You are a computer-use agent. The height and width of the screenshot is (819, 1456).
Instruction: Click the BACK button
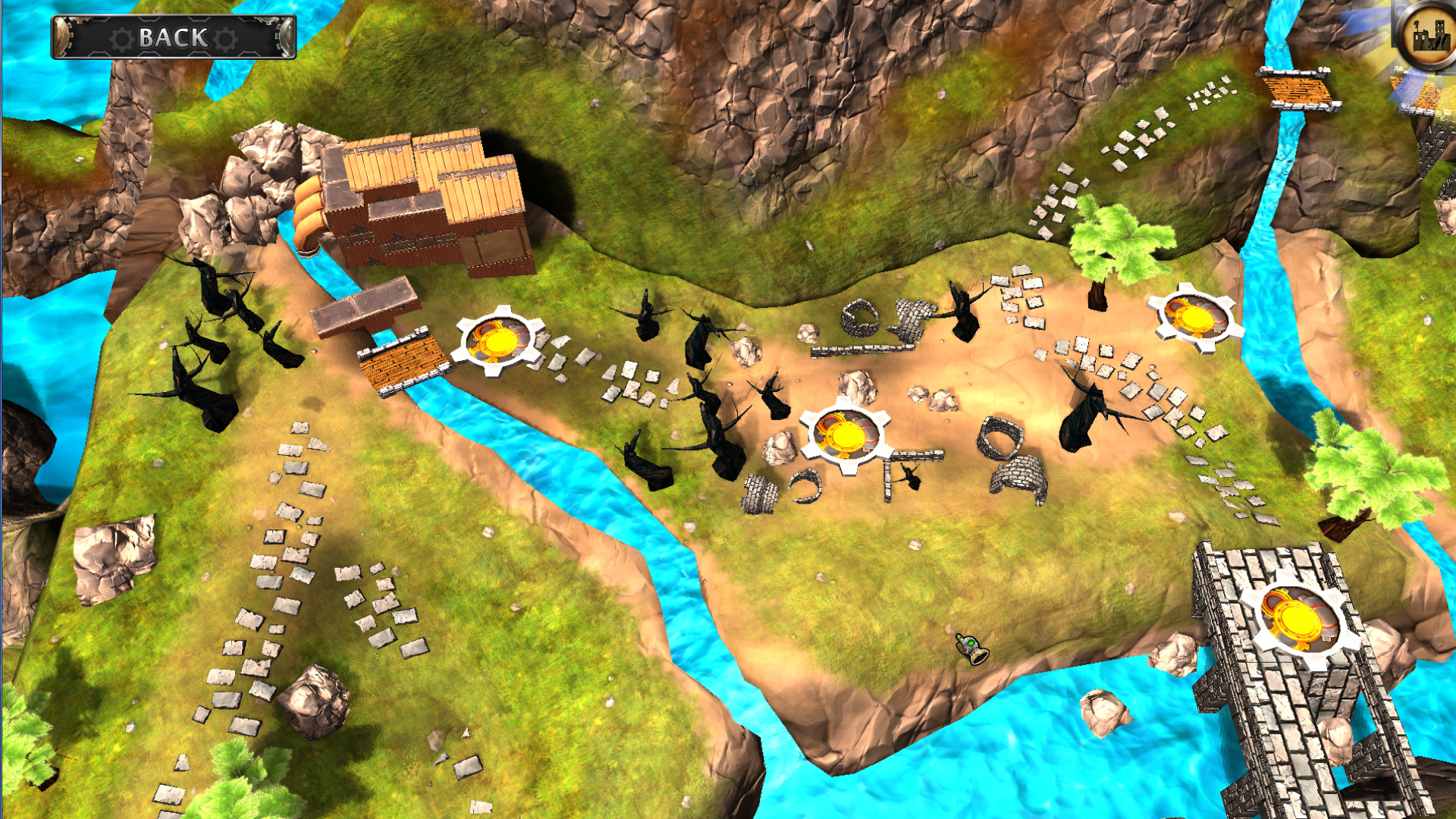(173, 34)
